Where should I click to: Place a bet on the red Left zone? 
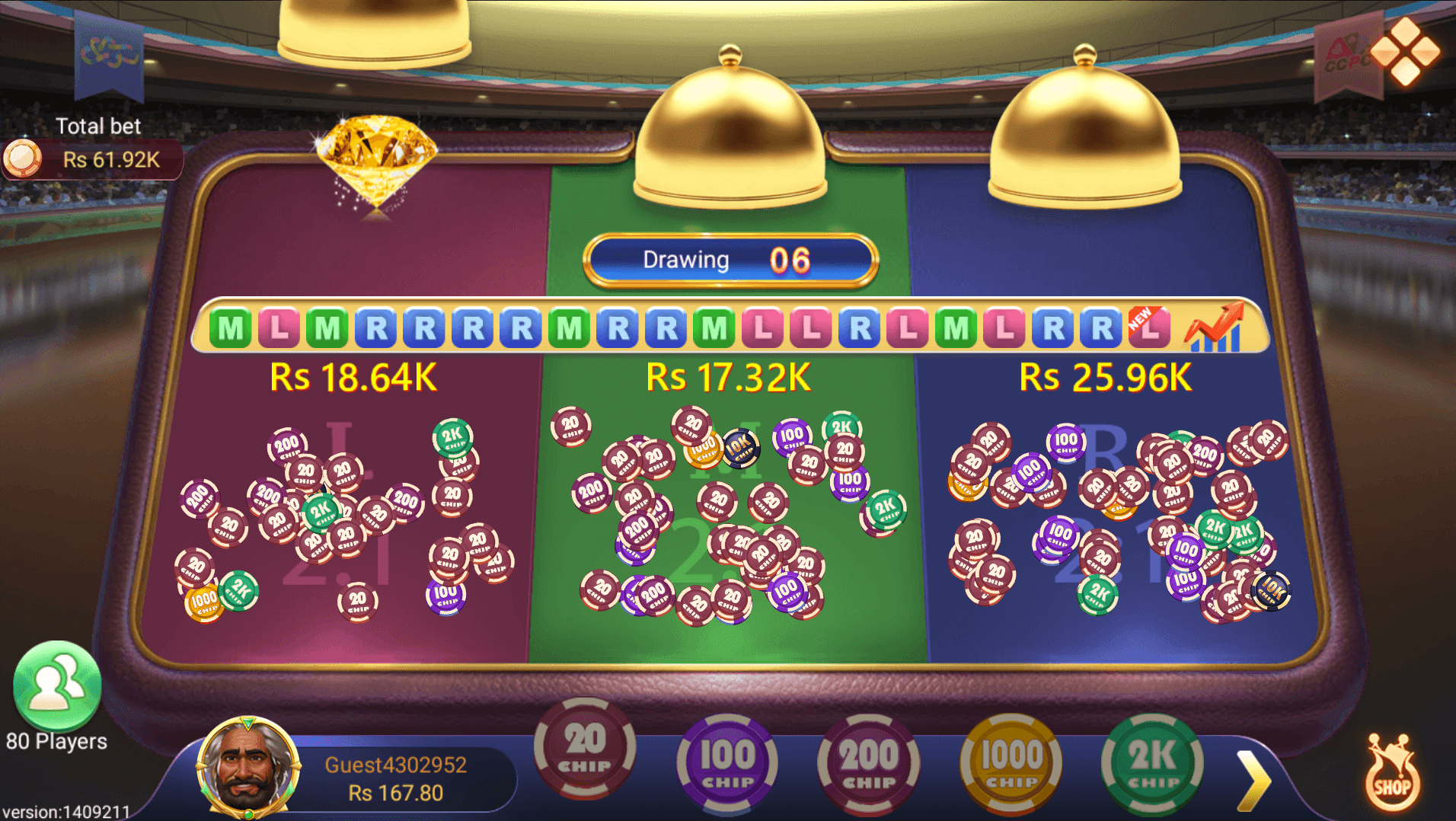343,518
